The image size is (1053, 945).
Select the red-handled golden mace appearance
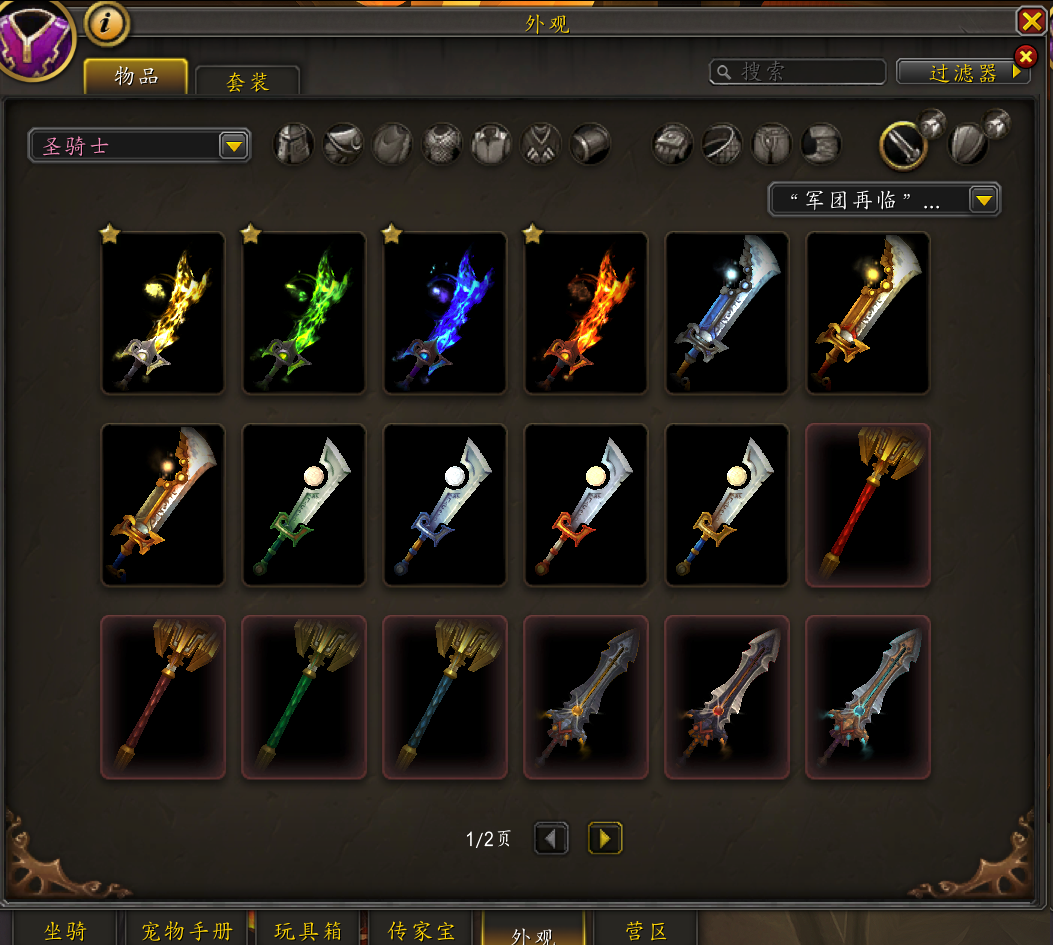pos(868,505)
